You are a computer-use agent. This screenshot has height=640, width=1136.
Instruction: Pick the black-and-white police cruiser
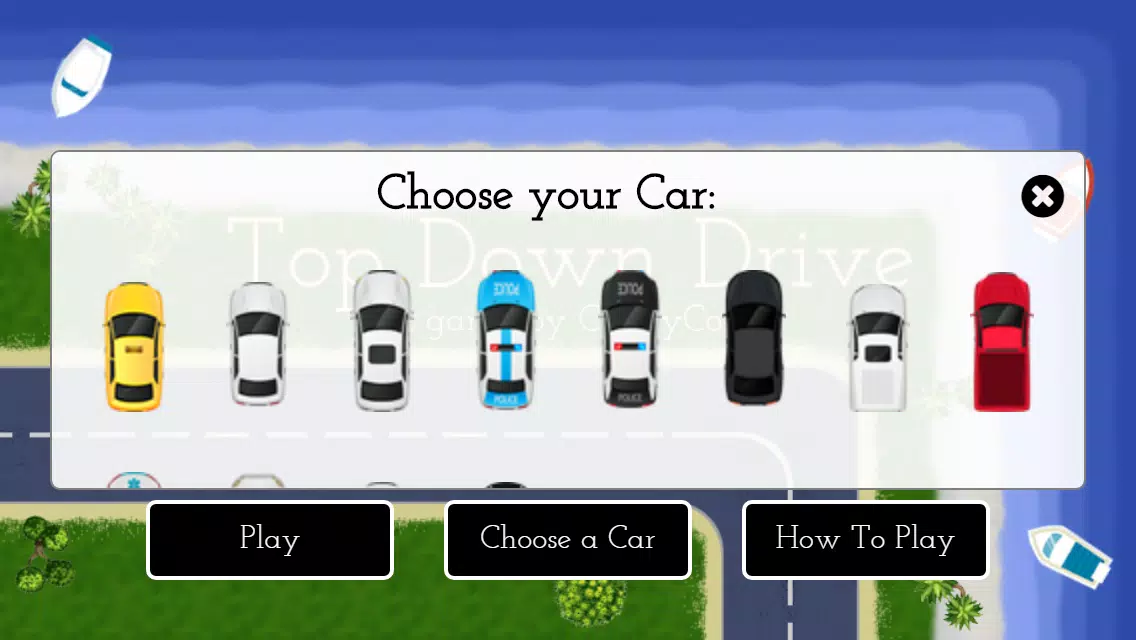click(x=630, y=340)
